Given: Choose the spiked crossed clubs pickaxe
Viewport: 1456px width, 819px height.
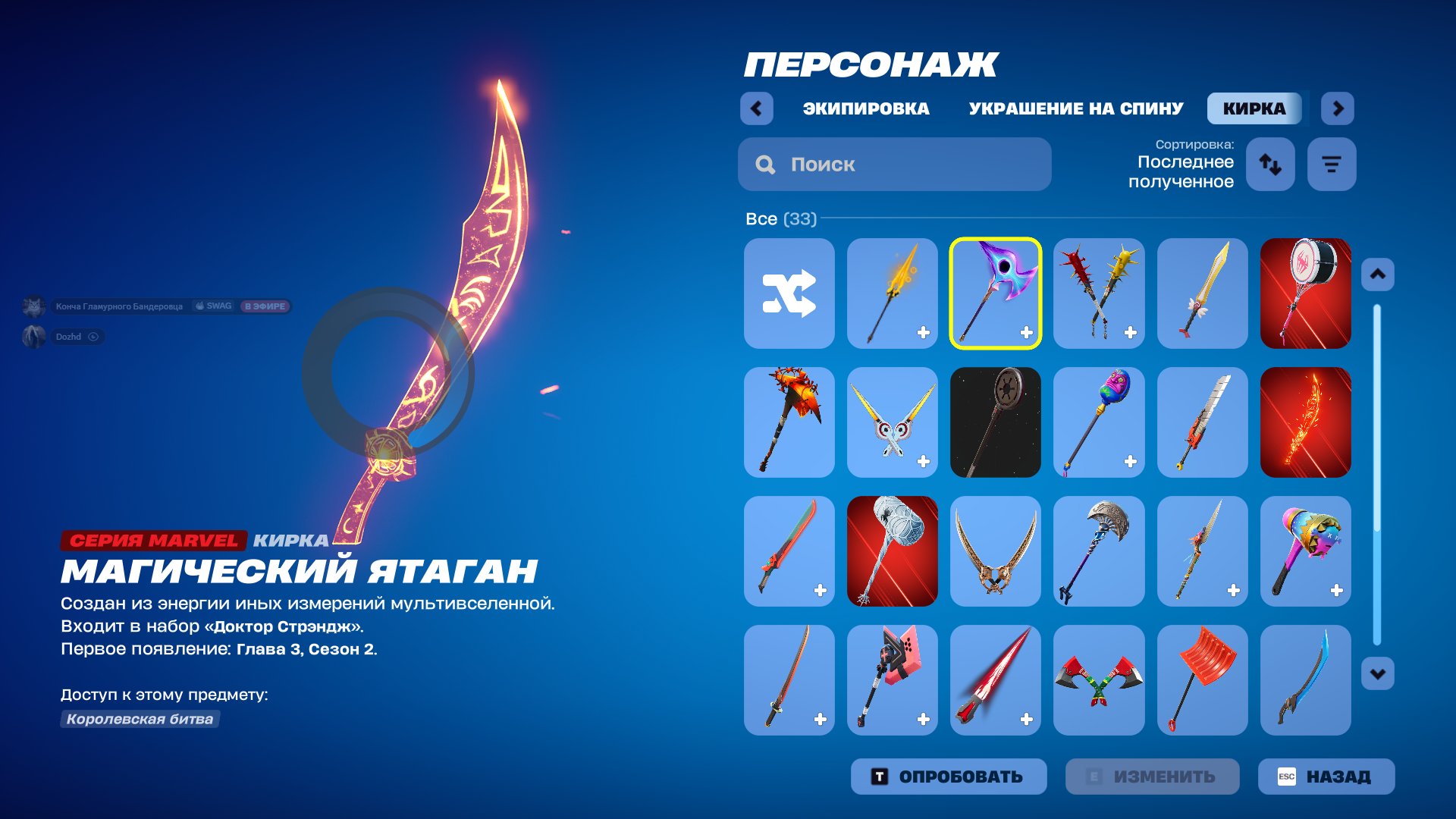Looking at the screenshot, I should click(x=1099, y=294).
